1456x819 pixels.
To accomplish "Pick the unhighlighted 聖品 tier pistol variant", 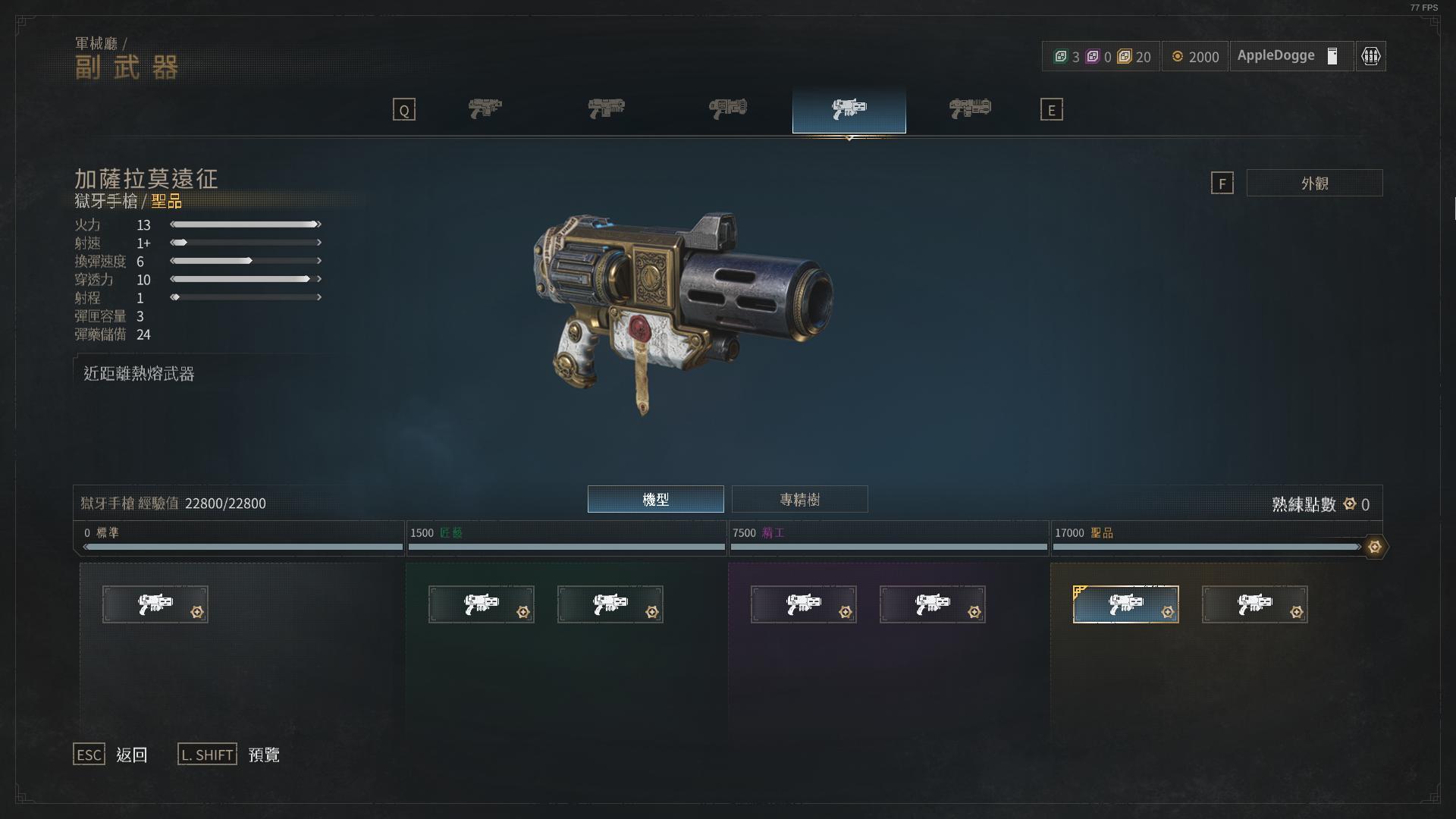I will [1254, 604].
